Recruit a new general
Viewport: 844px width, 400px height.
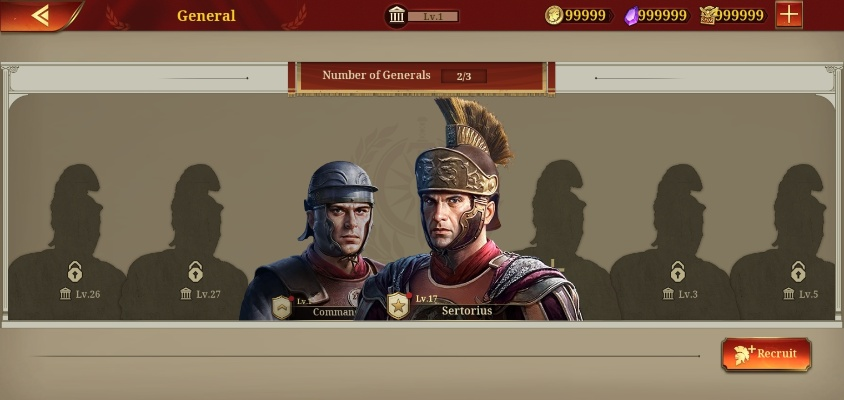coord(766,353)
